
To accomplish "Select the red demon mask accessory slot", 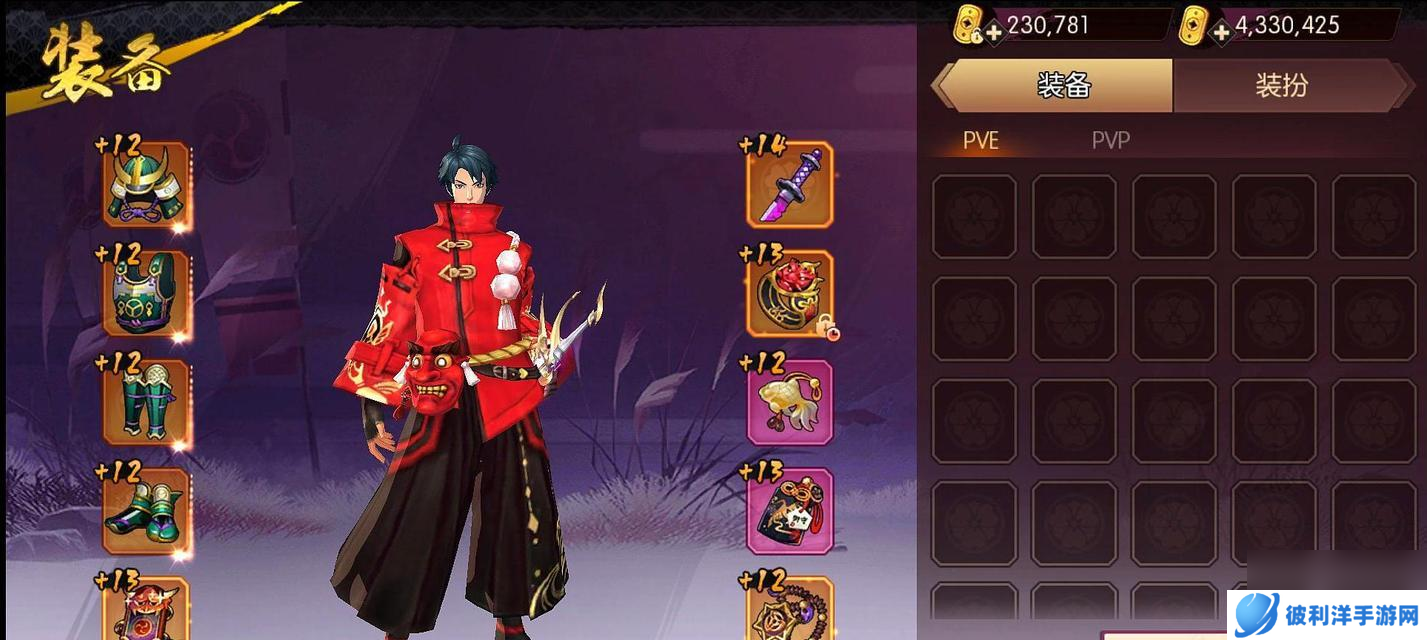I will (790, 294).
